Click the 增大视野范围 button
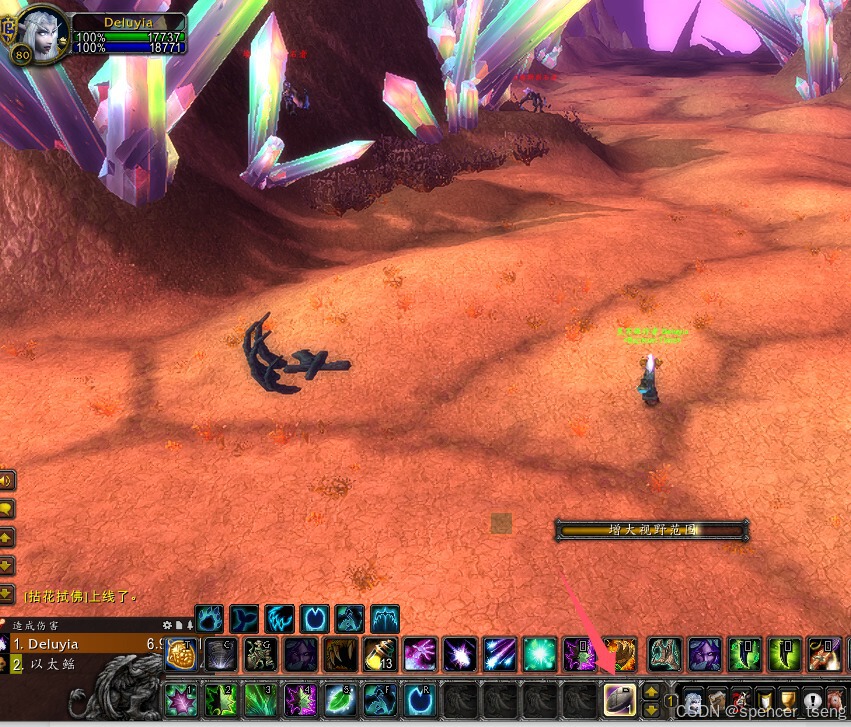 [x=651, y=530]
